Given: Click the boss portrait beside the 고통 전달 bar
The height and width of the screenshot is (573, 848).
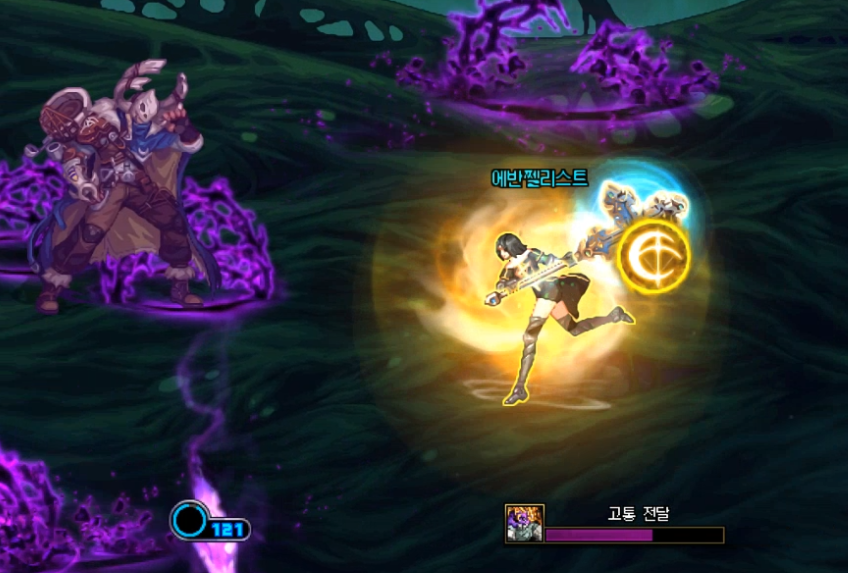Looking at the screenshot, I should pos(524,524).
